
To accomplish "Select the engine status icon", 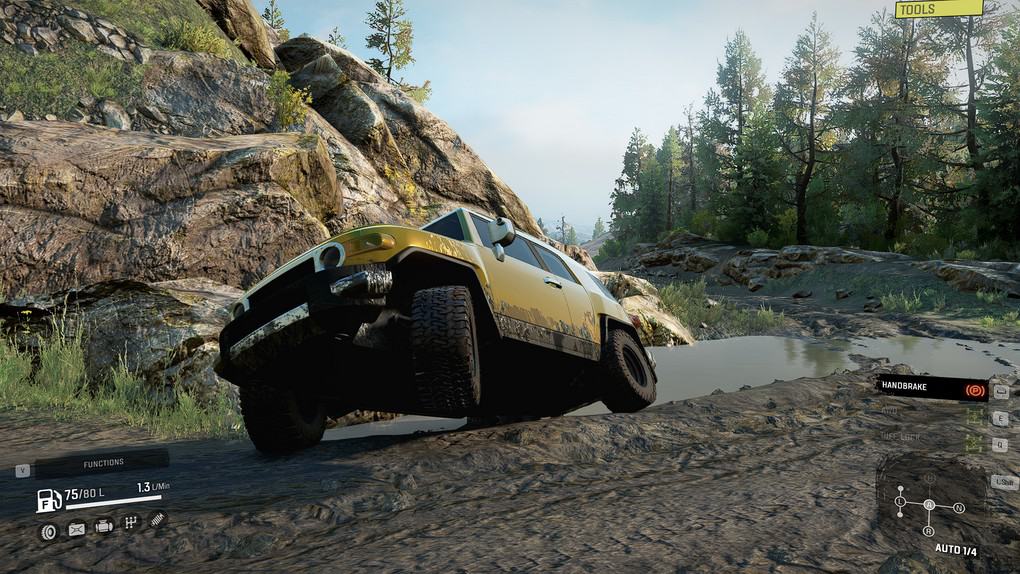I will tap(103, 526).
